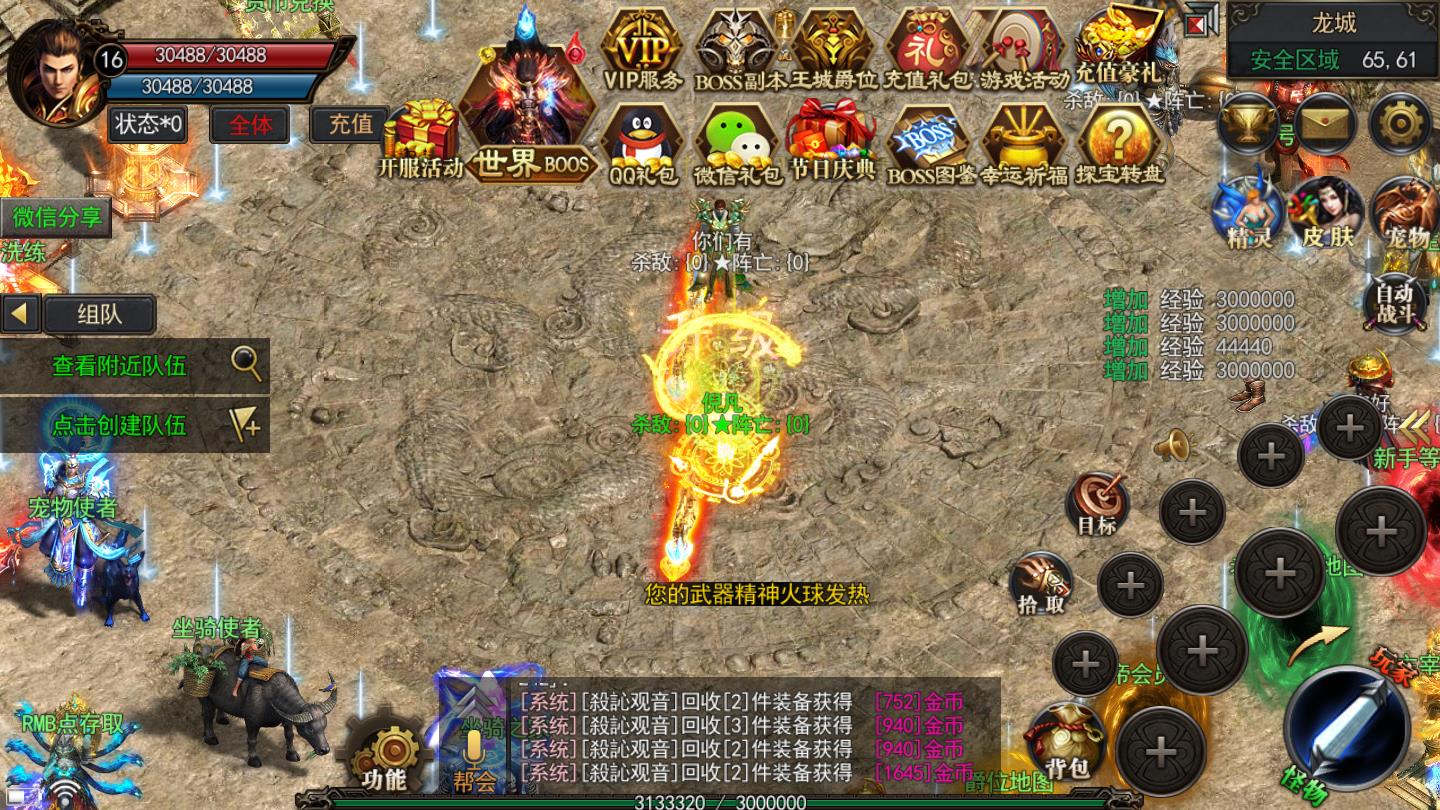Select the 目标 target button

pos(1097,503)
